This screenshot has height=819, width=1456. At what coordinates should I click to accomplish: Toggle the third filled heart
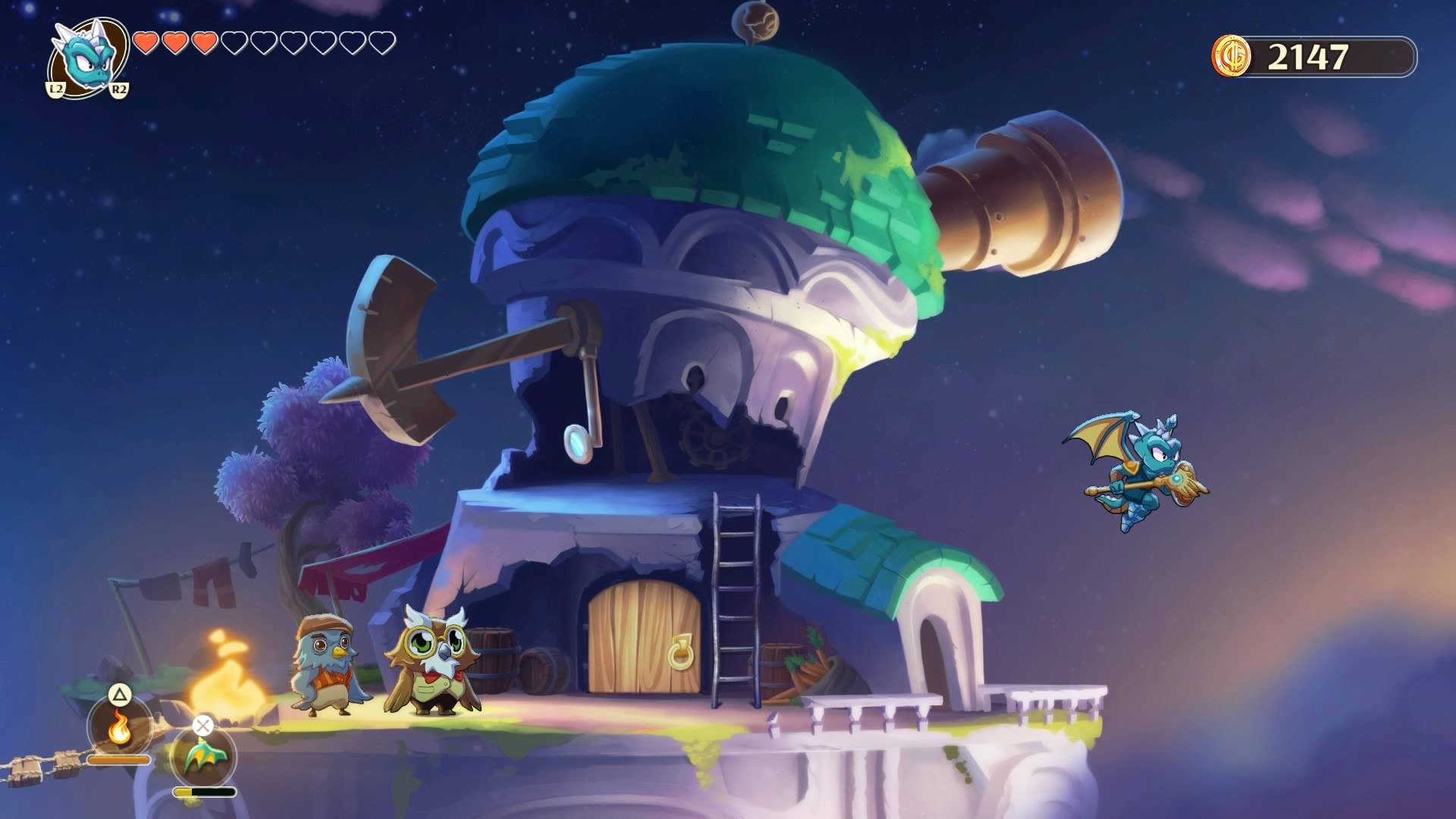tap(203, 43)
